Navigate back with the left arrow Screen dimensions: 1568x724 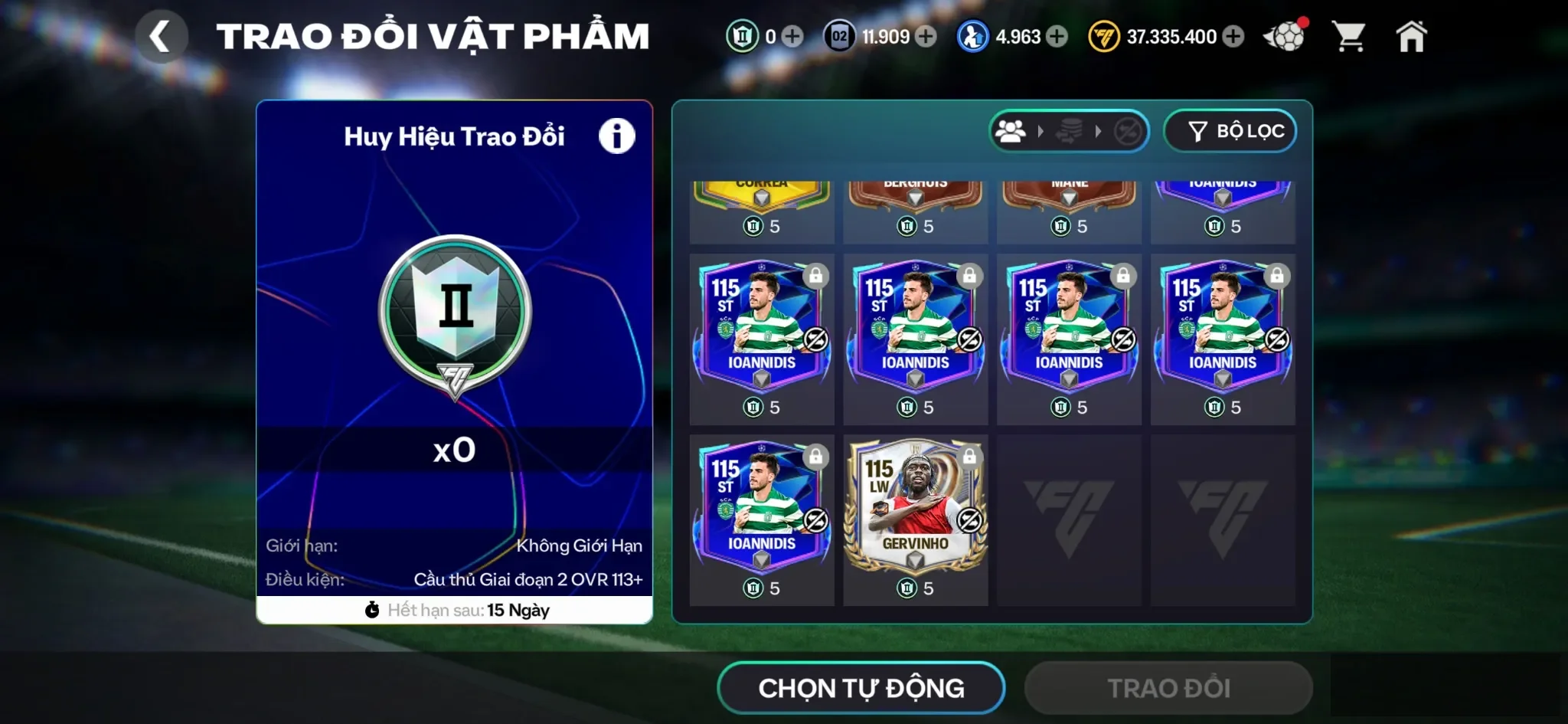(x=162, y=34)
